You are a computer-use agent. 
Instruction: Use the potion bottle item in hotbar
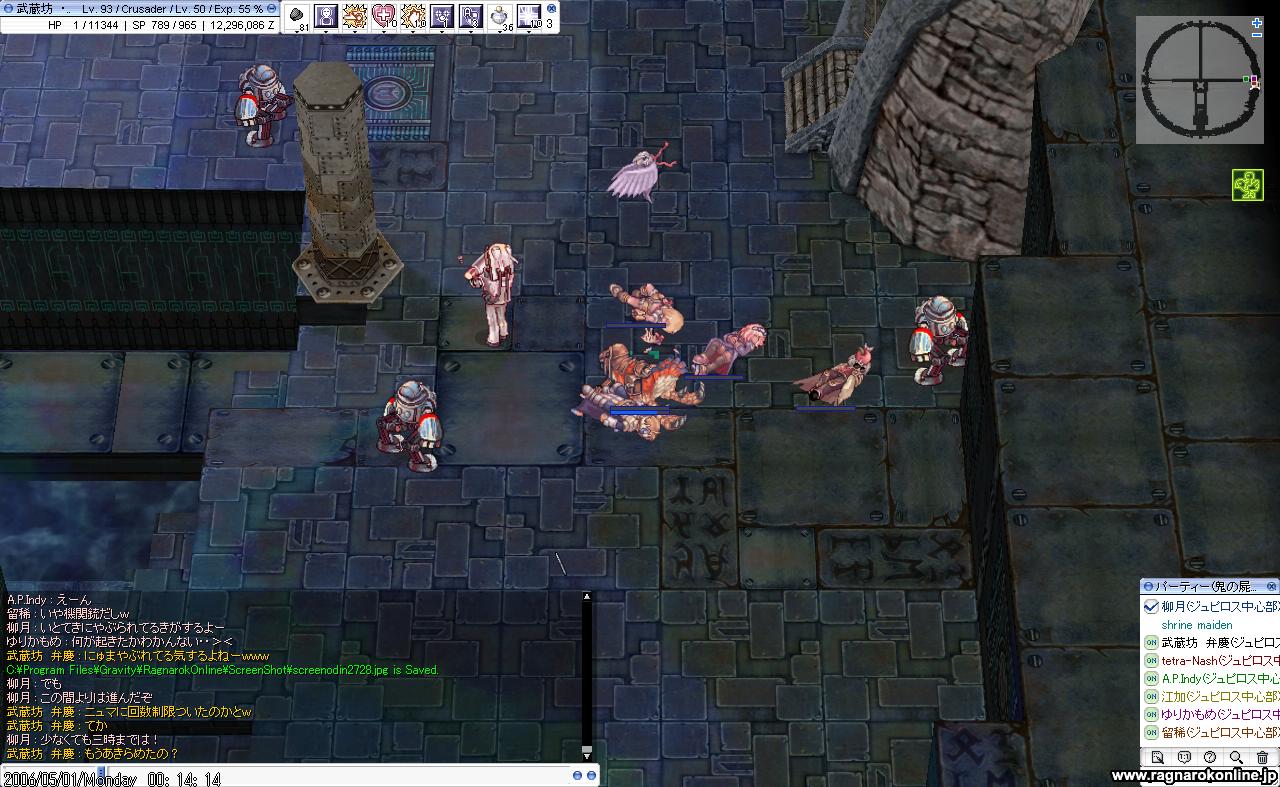[500, 16]
